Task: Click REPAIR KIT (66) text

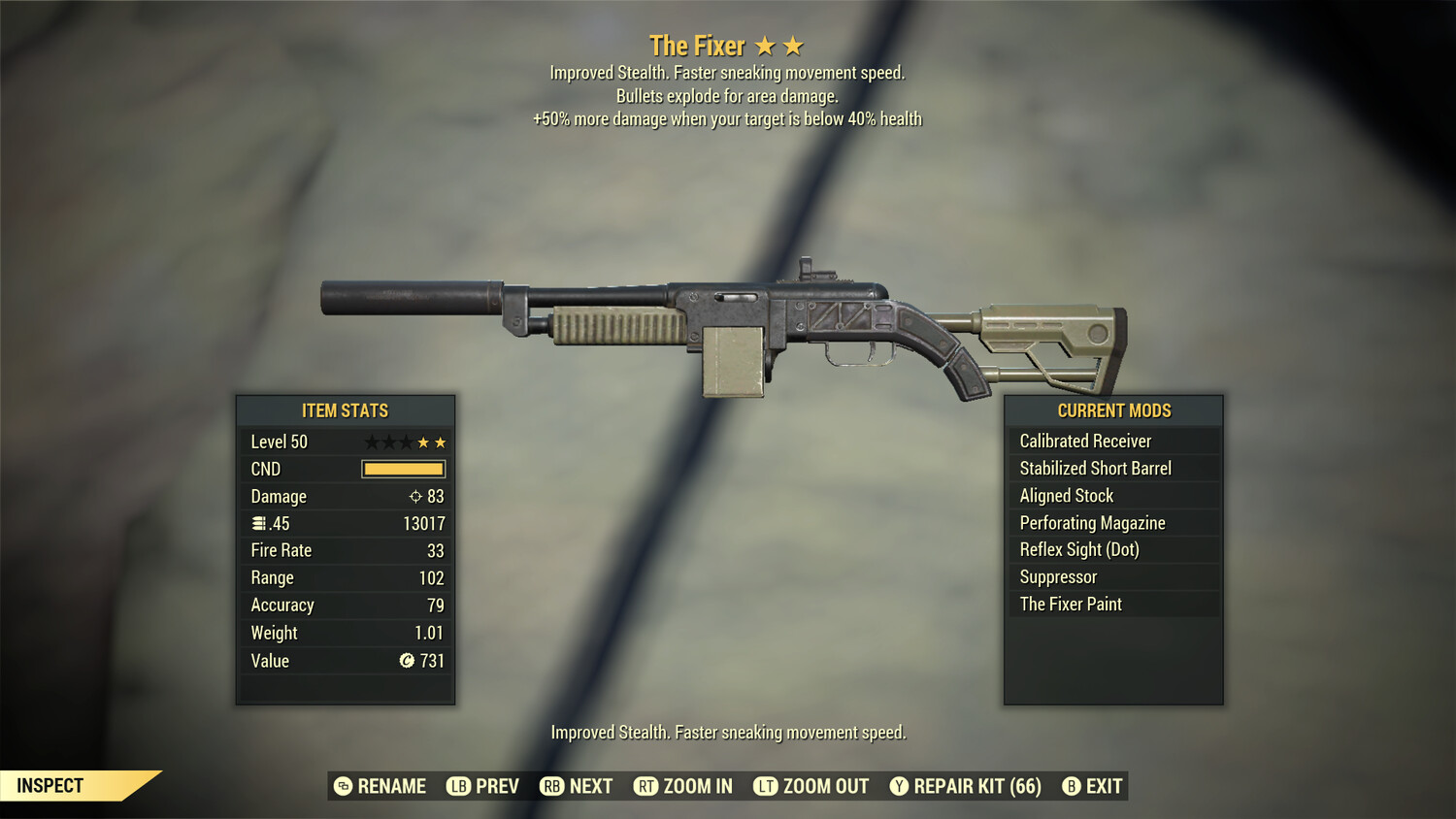Action: pyautogui.click(x=976, y=786)
